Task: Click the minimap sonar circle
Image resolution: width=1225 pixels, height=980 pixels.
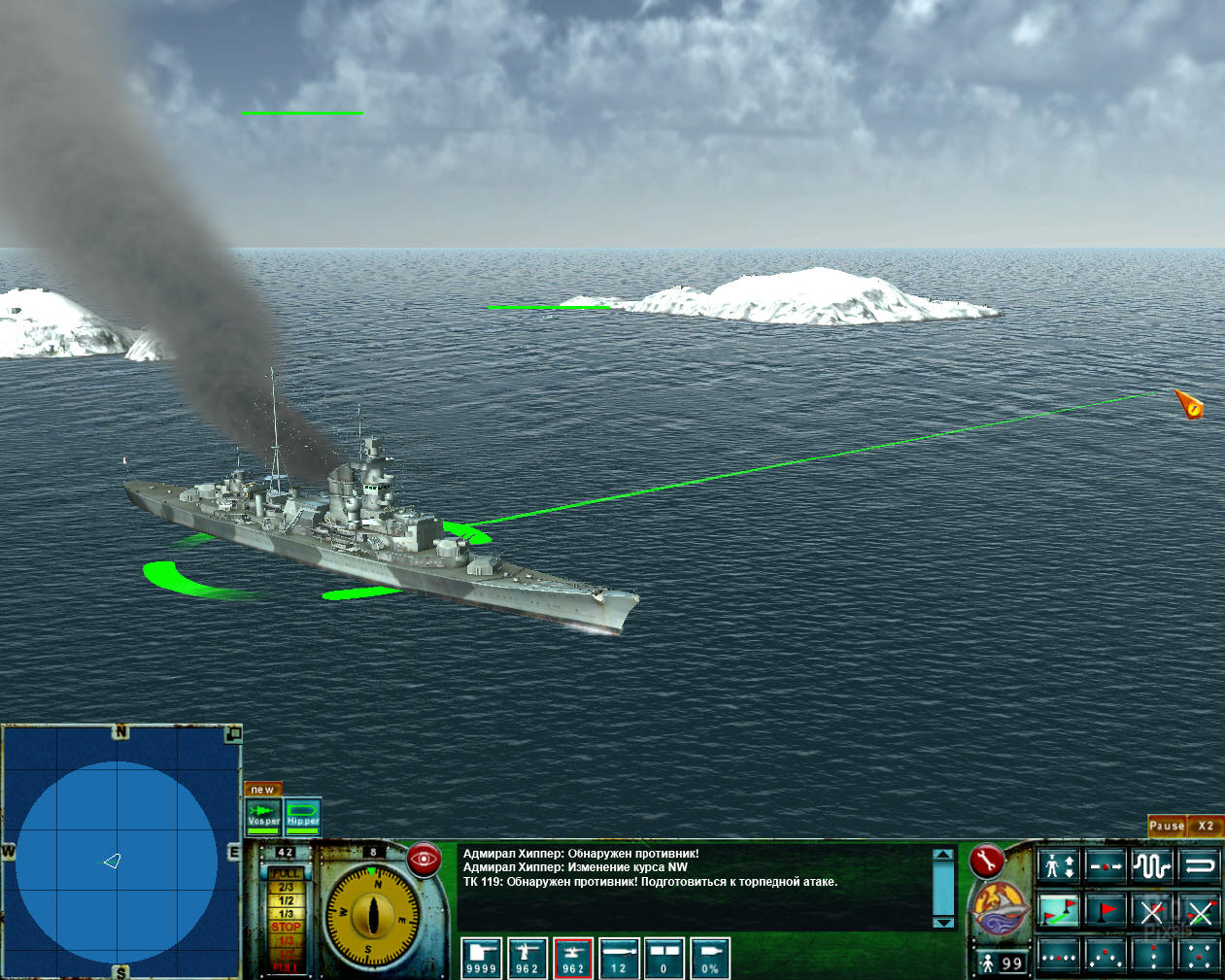Action: [x=117, y=862]
